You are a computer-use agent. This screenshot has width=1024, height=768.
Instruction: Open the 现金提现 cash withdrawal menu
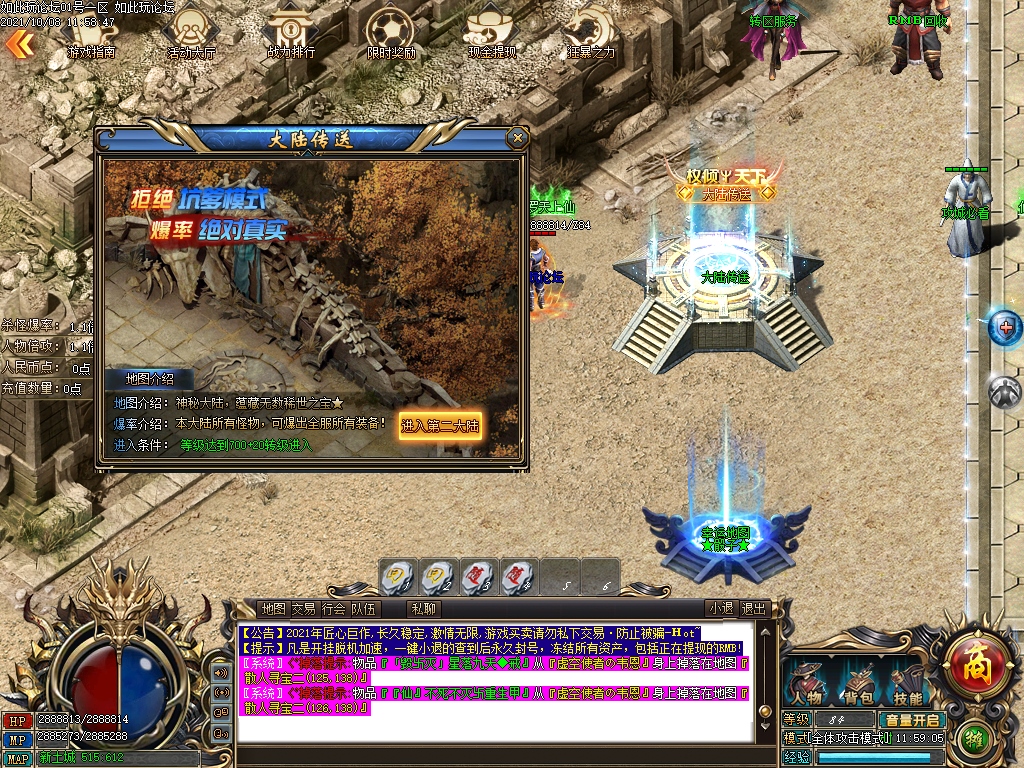[492, 35]
